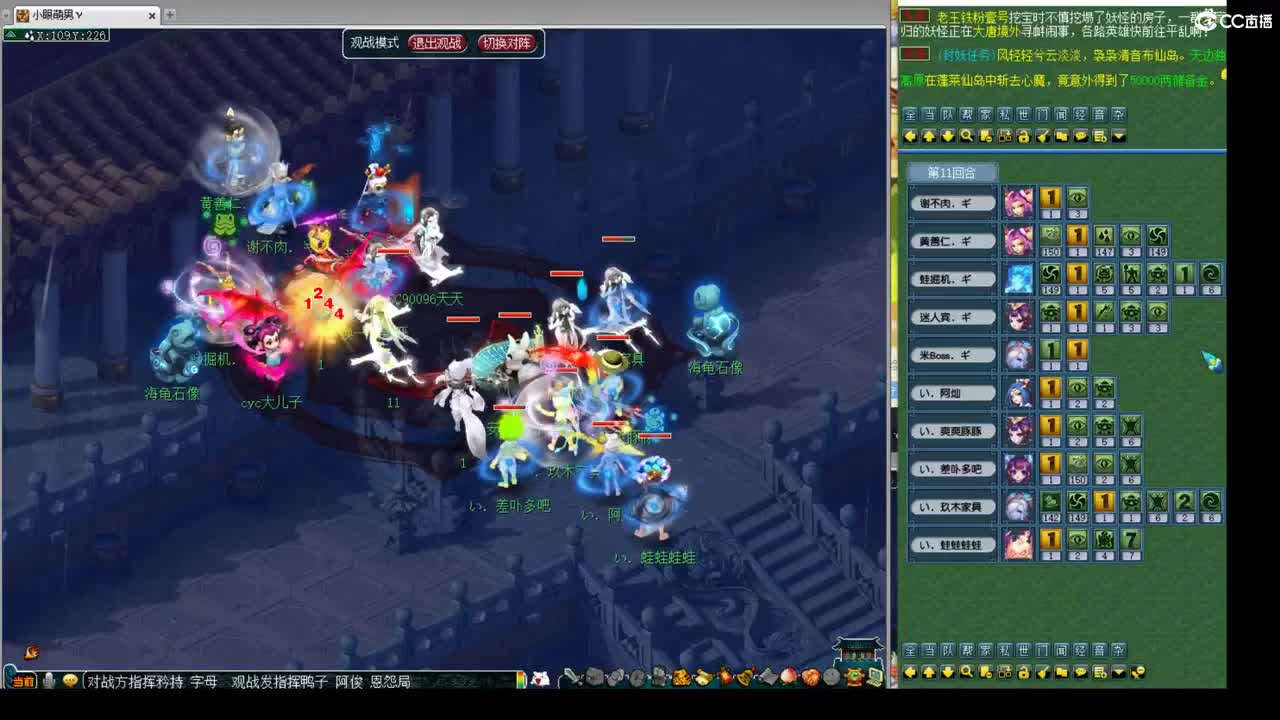Click the parchment scroll icon on the bottom toolbar
1280x720 pixels.
[x=769, y=678]
